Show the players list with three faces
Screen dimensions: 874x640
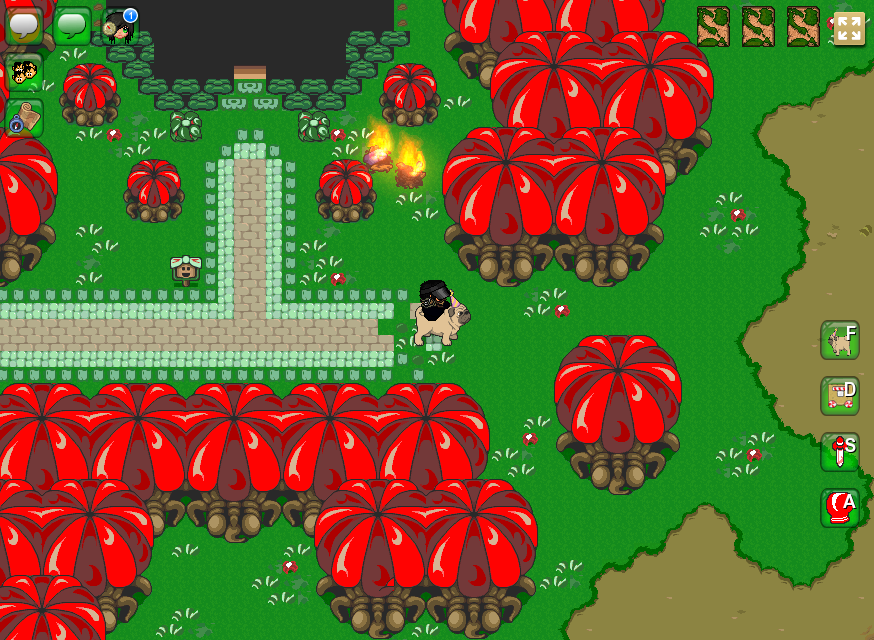pos(24,72)
